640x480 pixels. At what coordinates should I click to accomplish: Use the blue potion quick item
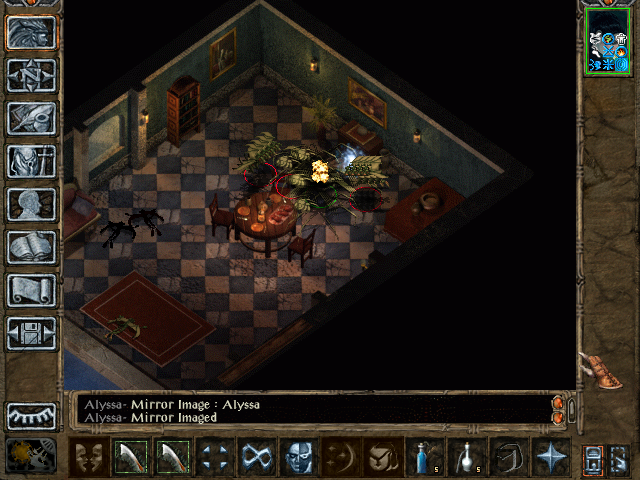point(423,458)
